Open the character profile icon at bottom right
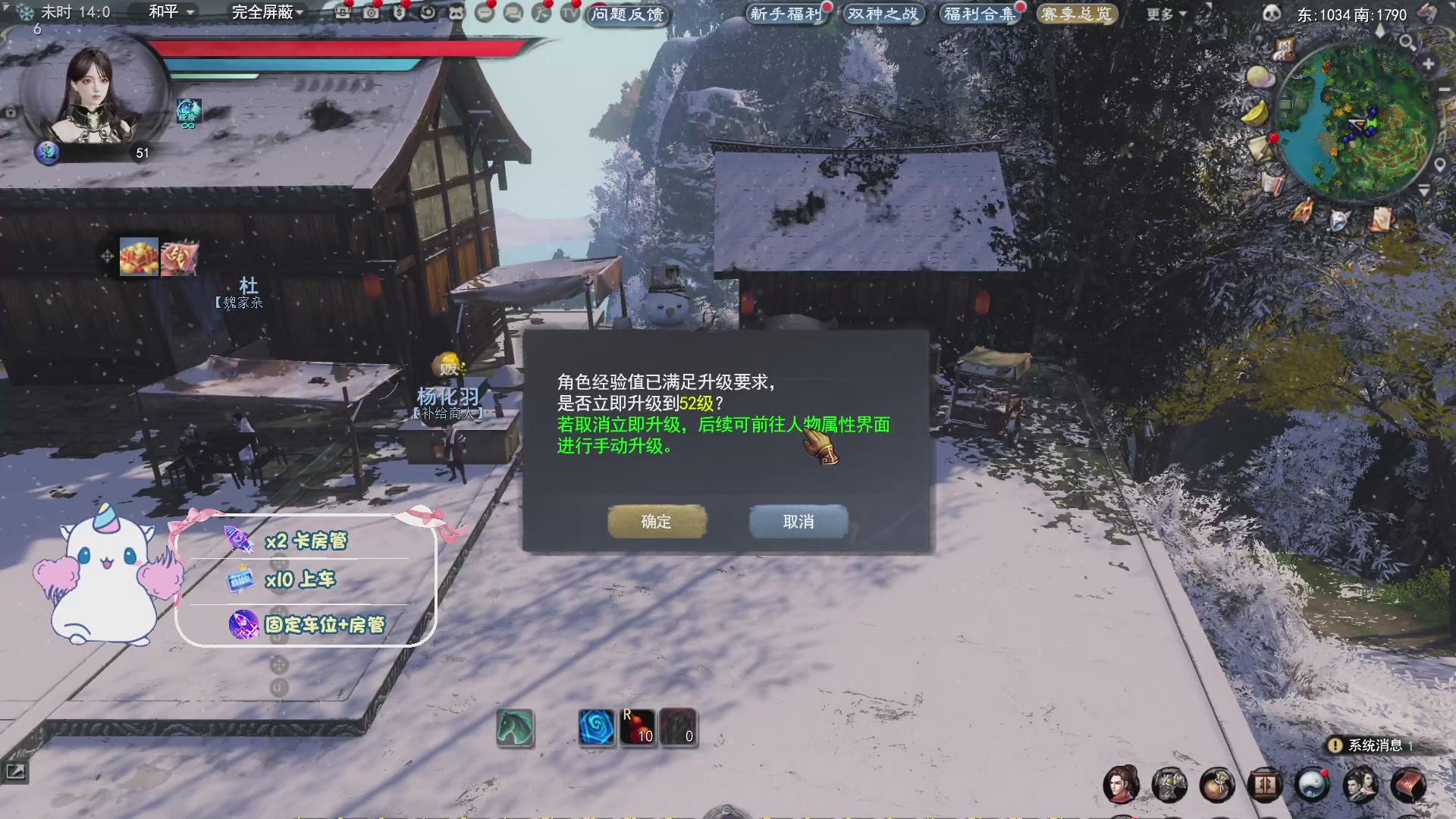Viewport: 1456px width, 819px height. 1123,786
